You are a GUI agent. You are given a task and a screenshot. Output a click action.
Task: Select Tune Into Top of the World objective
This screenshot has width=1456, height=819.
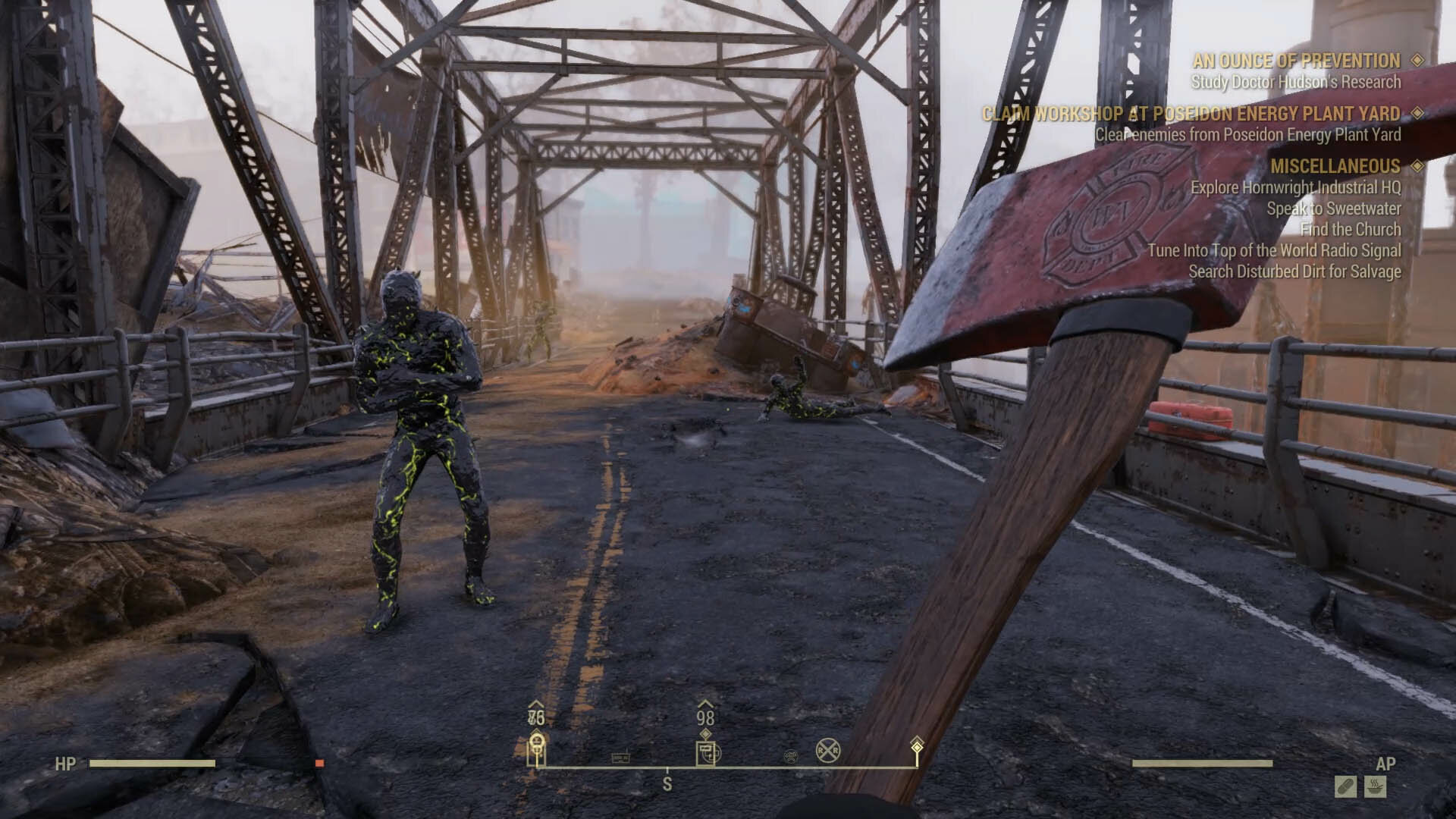pyautogui.click(x=1274, y=250)
